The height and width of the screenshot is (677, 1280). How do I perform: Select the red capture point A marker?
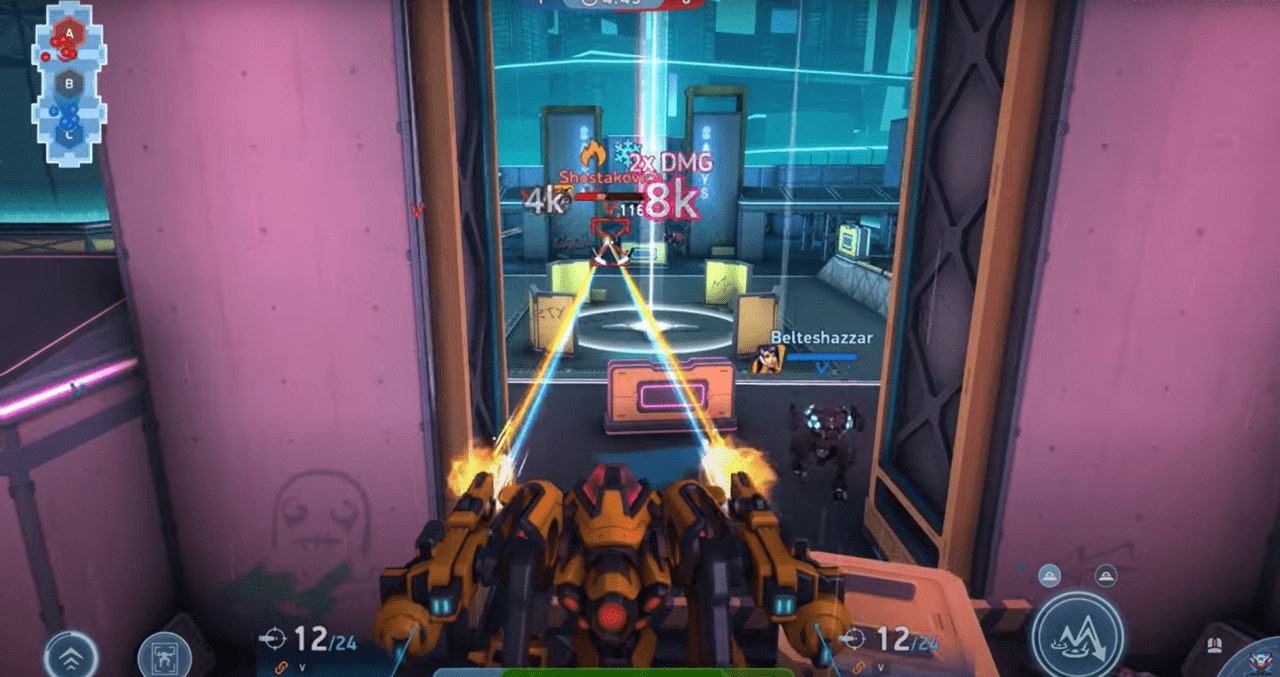(69, 34)
